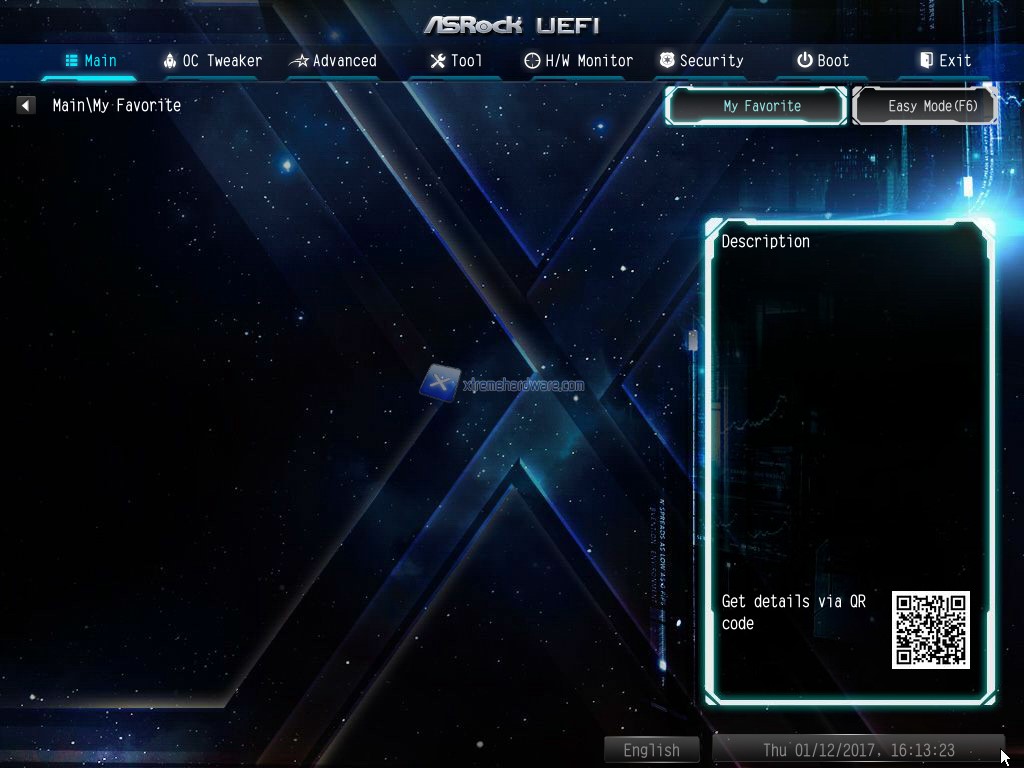Go to the Tool tab

pyautogui.click(x=456, y=61)
